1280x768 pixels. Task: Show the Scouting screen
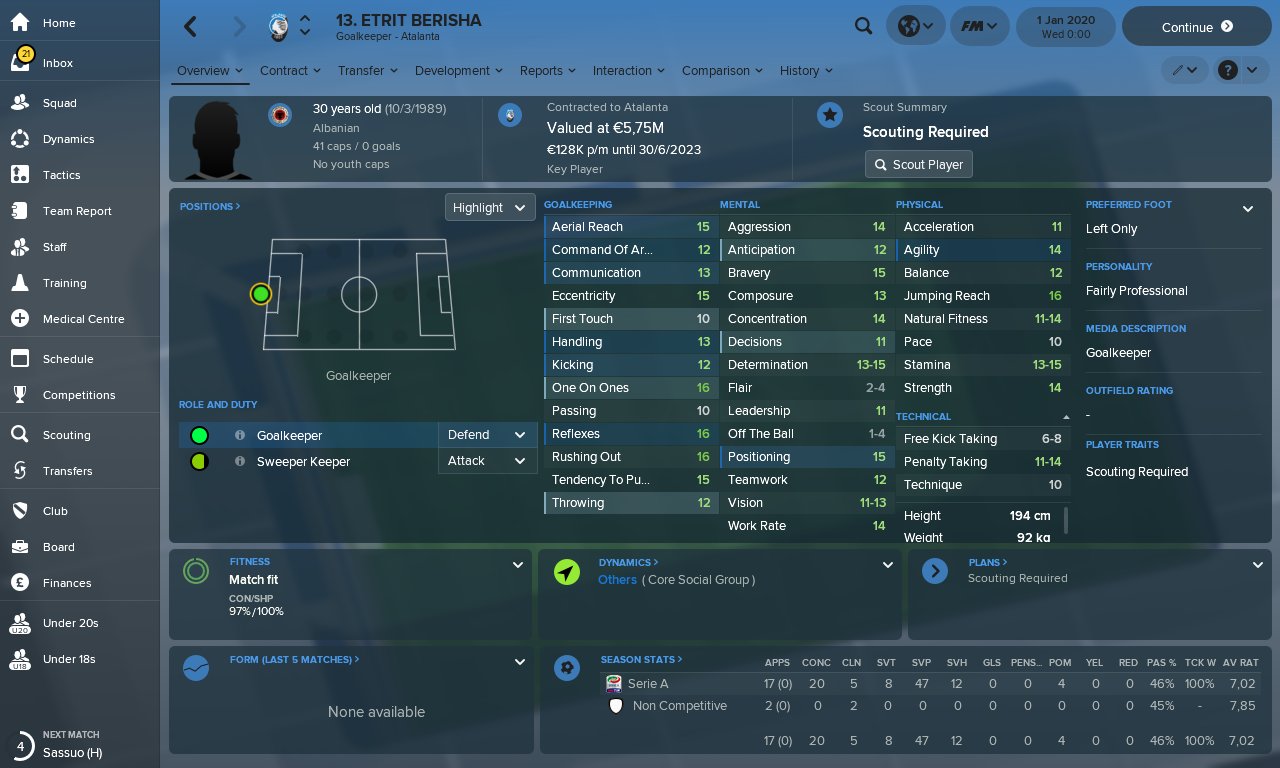point(66,435)
